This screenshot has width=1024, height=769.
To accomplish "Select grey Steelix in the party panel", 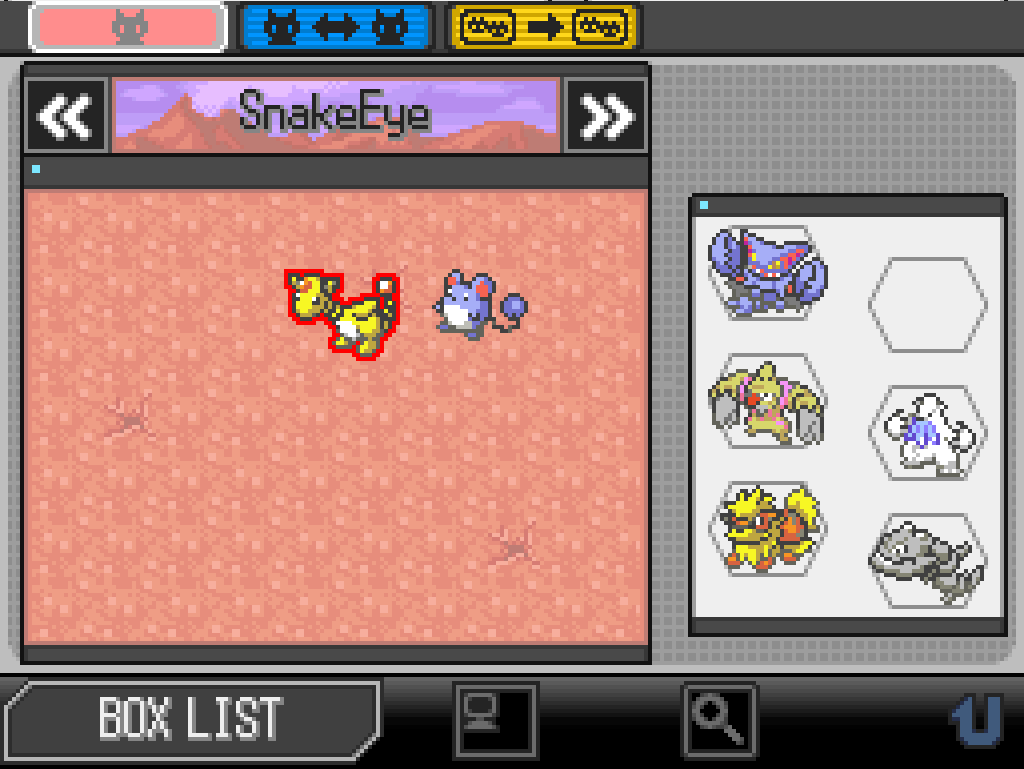I will click(927, 560).
